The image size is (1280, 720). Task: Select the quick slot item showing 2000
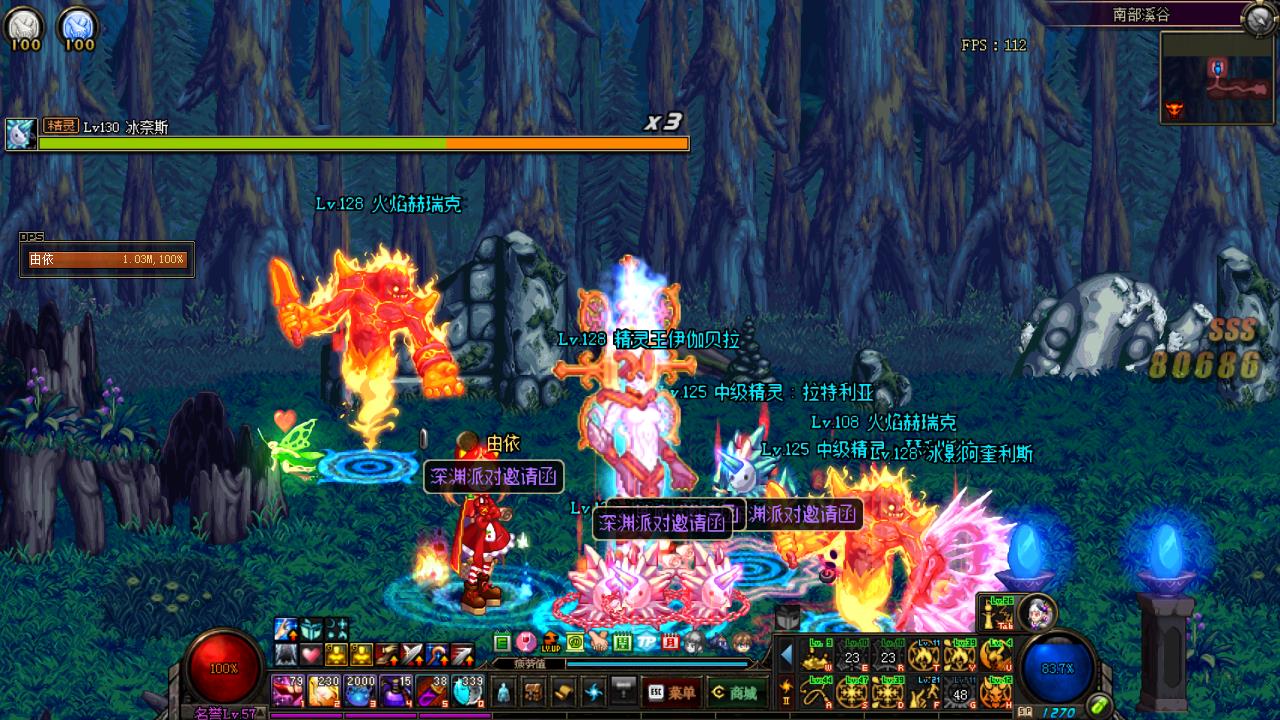360,691
